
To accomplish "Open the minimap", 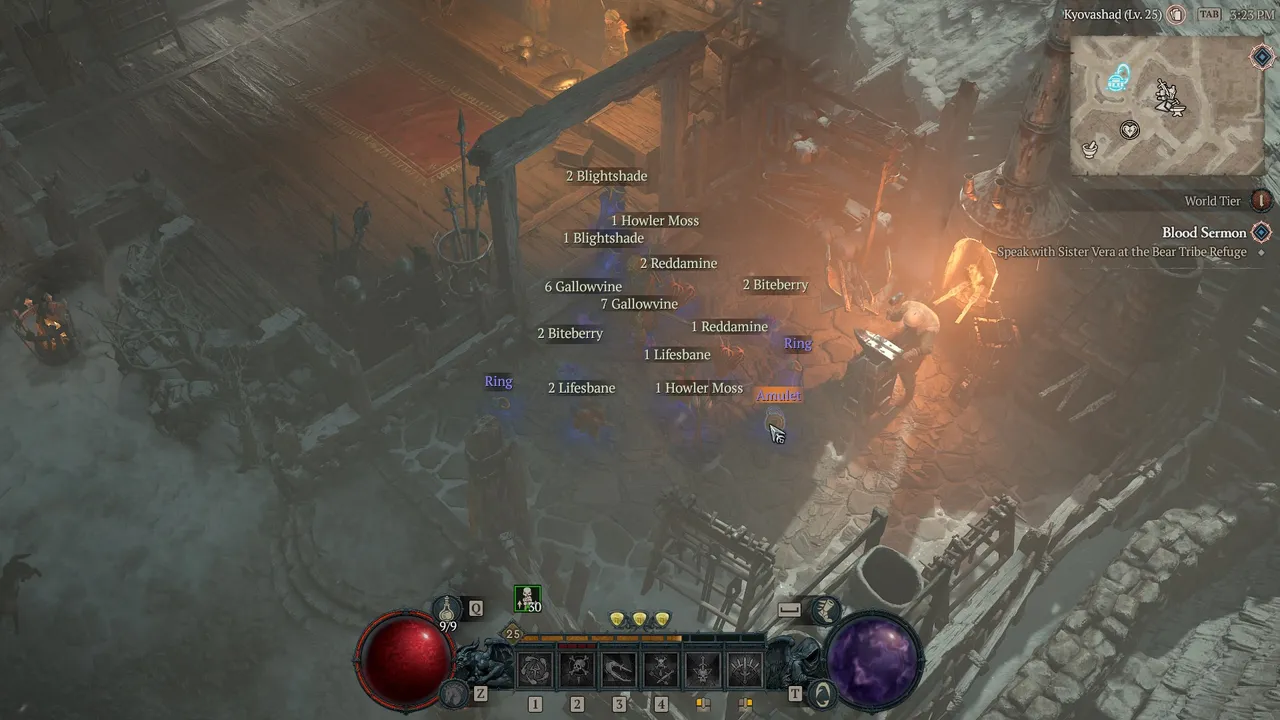I will (x=1166, y=106).
